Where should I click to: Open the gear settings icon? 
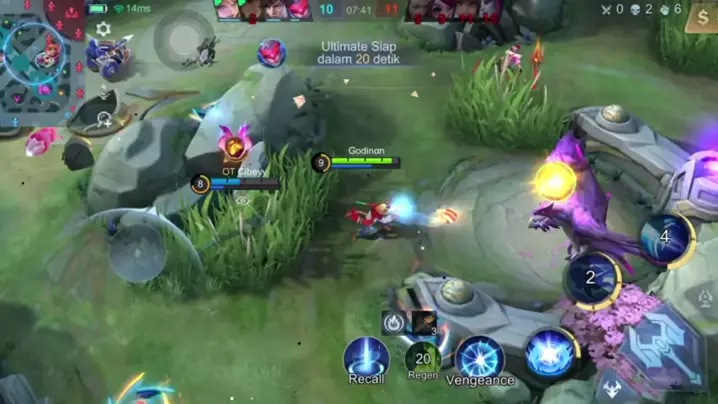pyautogui.click(x=103, y=30)
